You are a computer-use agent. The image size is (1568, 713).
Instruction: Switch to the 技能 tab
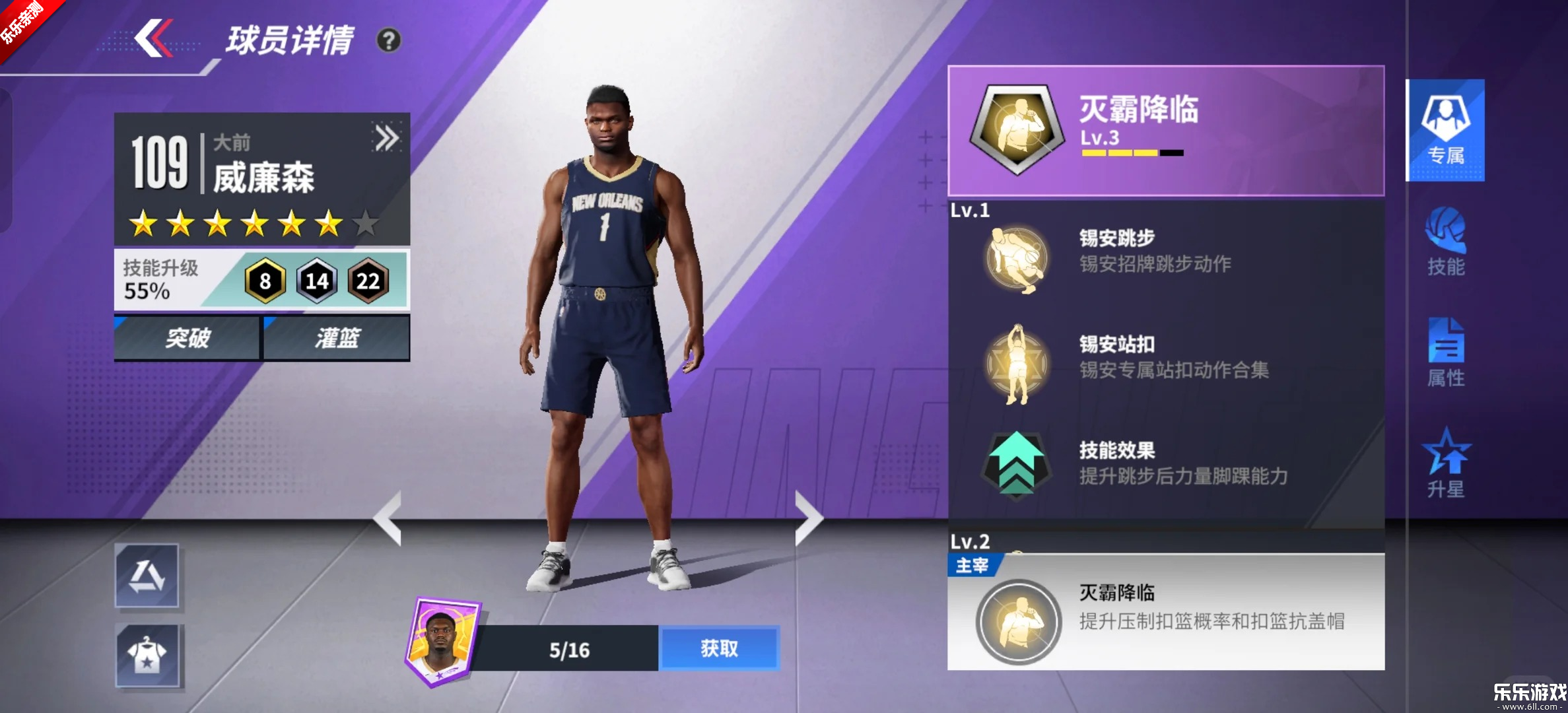pyautogui.click(x=1445, y=242)
